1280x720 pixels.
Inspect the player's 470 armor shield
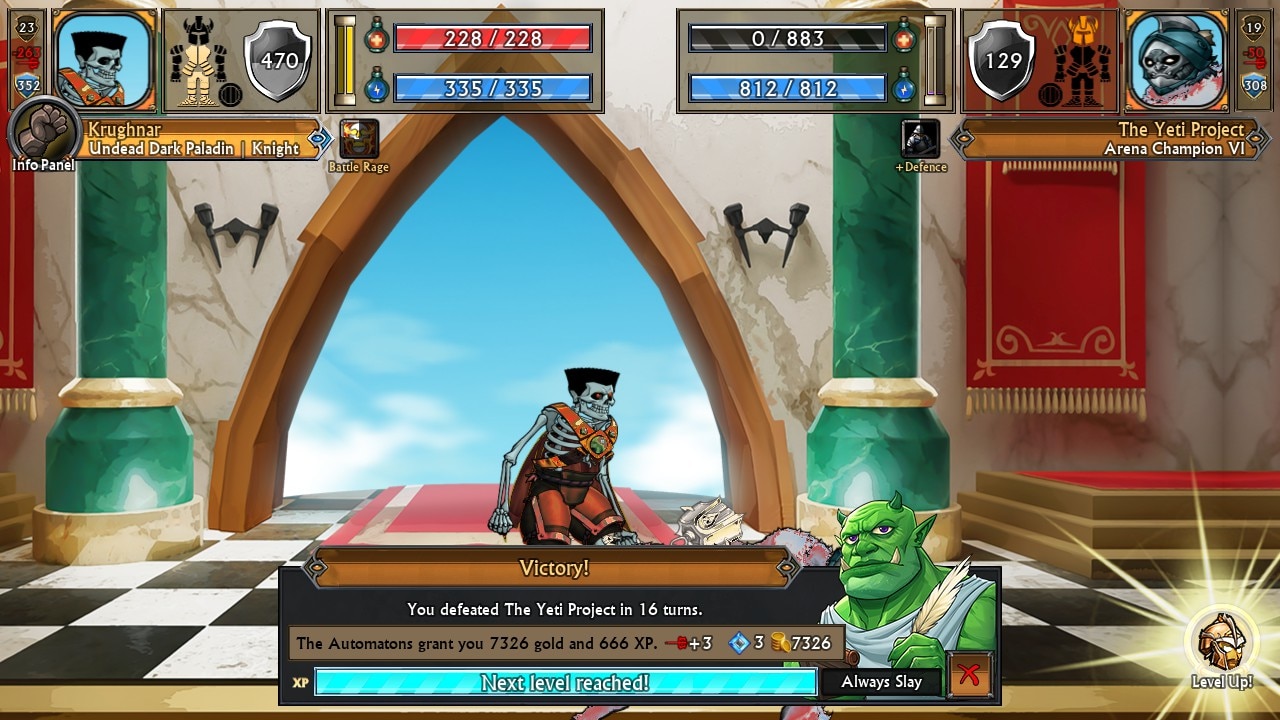click(x=279, y=61)
